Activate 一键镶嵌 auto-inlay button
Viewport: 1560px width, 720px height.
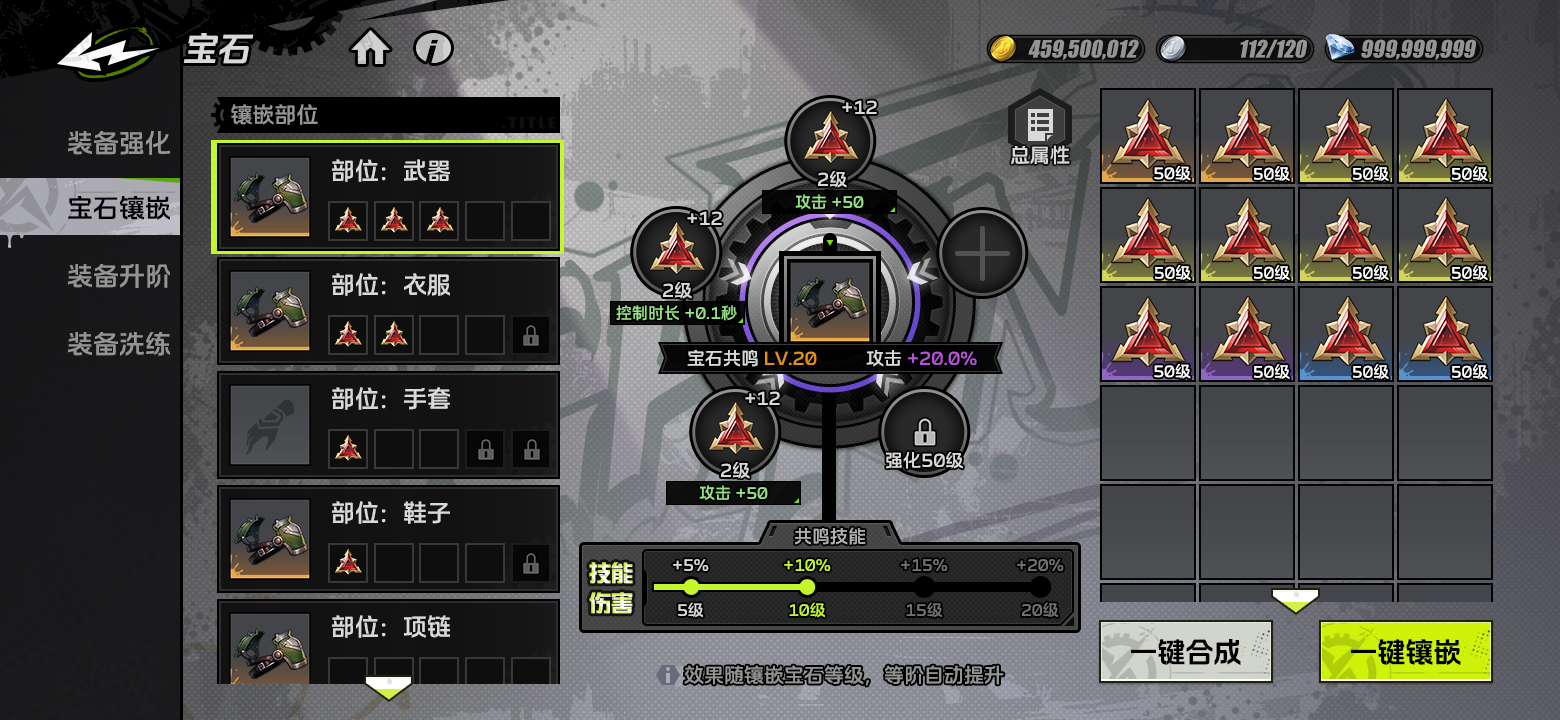pos(1405,652)
